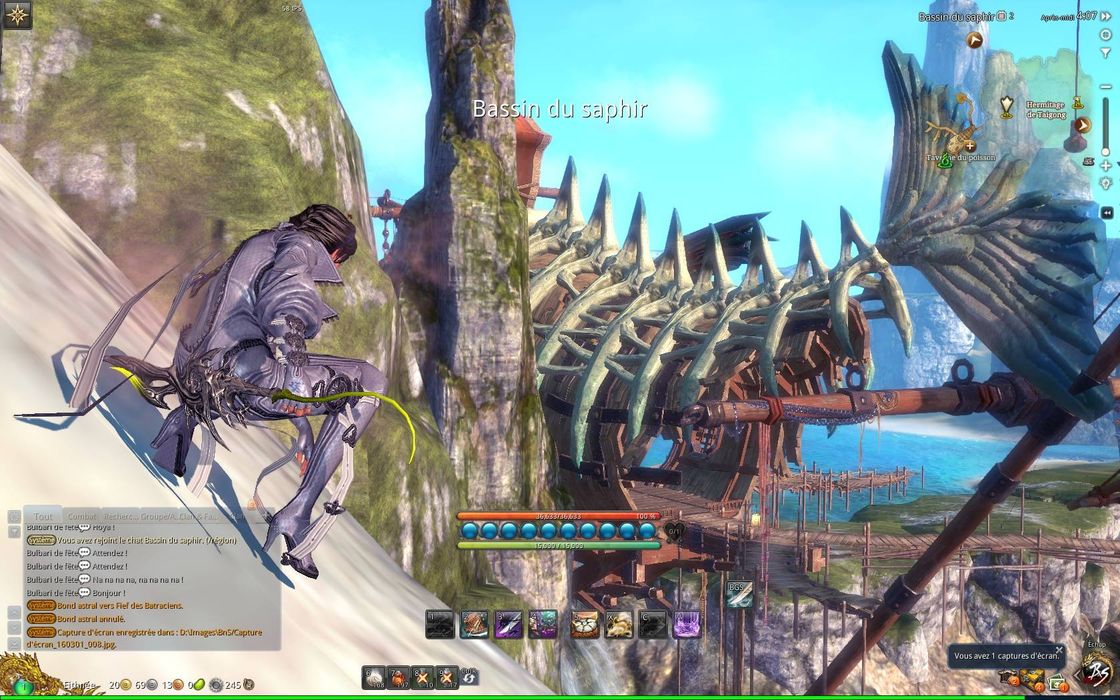
Task: Open the Combat chat tab
Action: [x=83, y=514]
